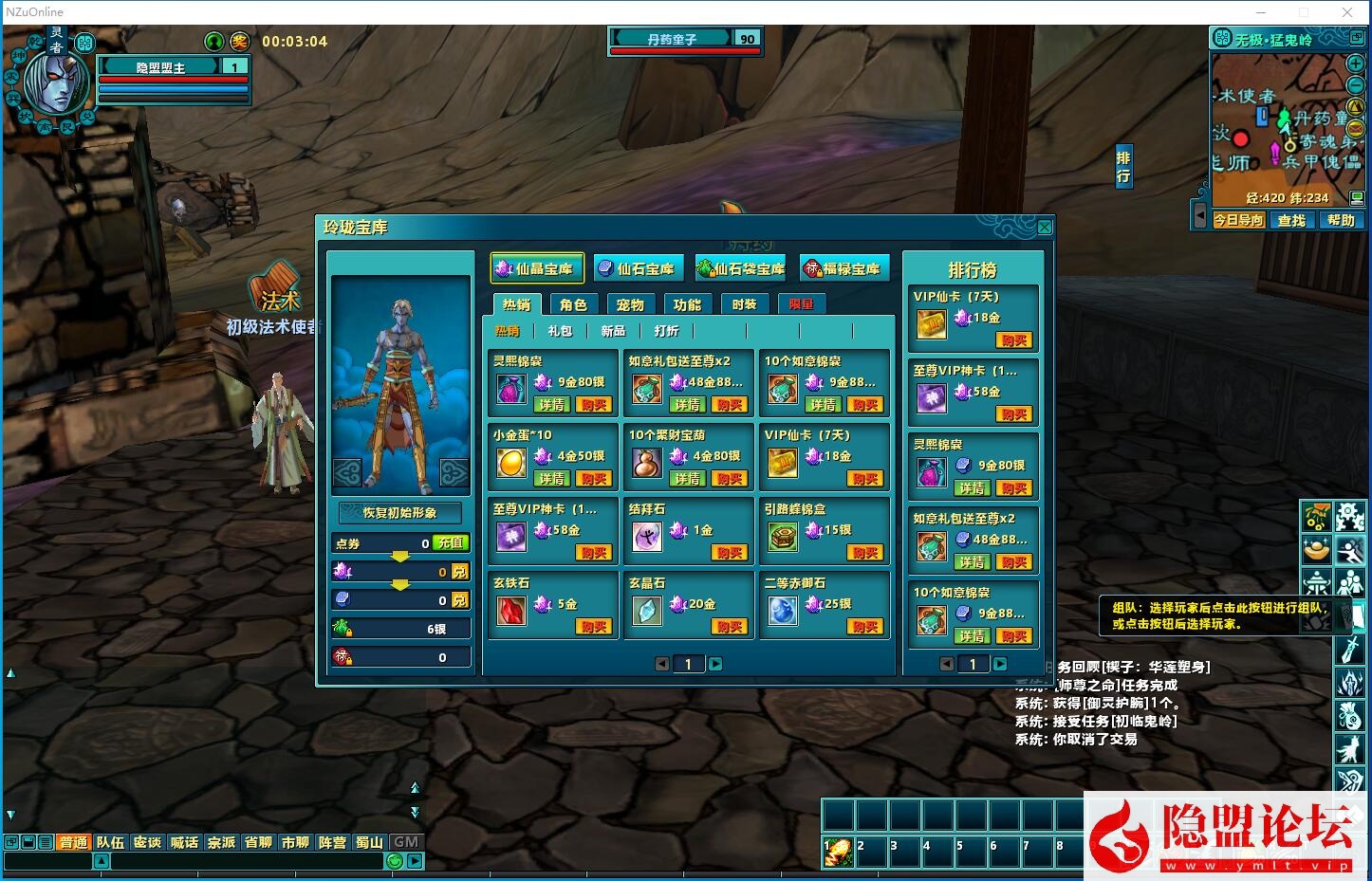This screenshot has height=881, width=1372.
Task: Open the 福禄宝库 shop tab
Action: pos(843,269)
